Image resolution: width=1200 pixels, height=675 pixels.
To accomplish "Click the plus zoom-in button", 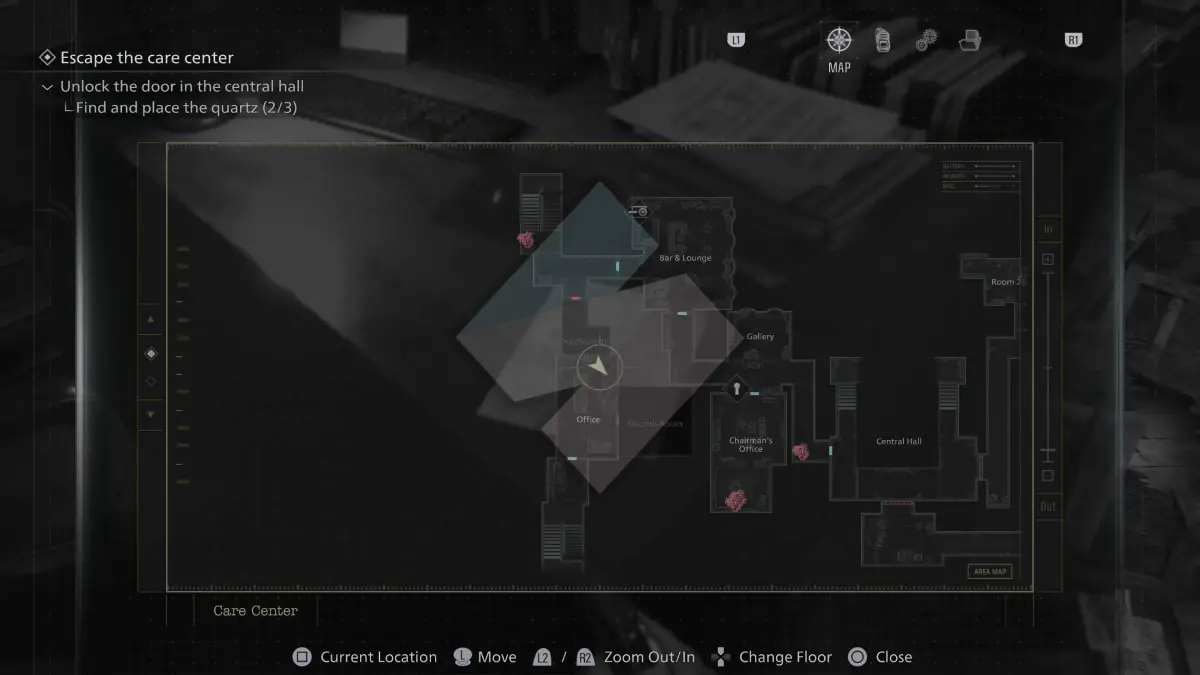I will 1048,260.
